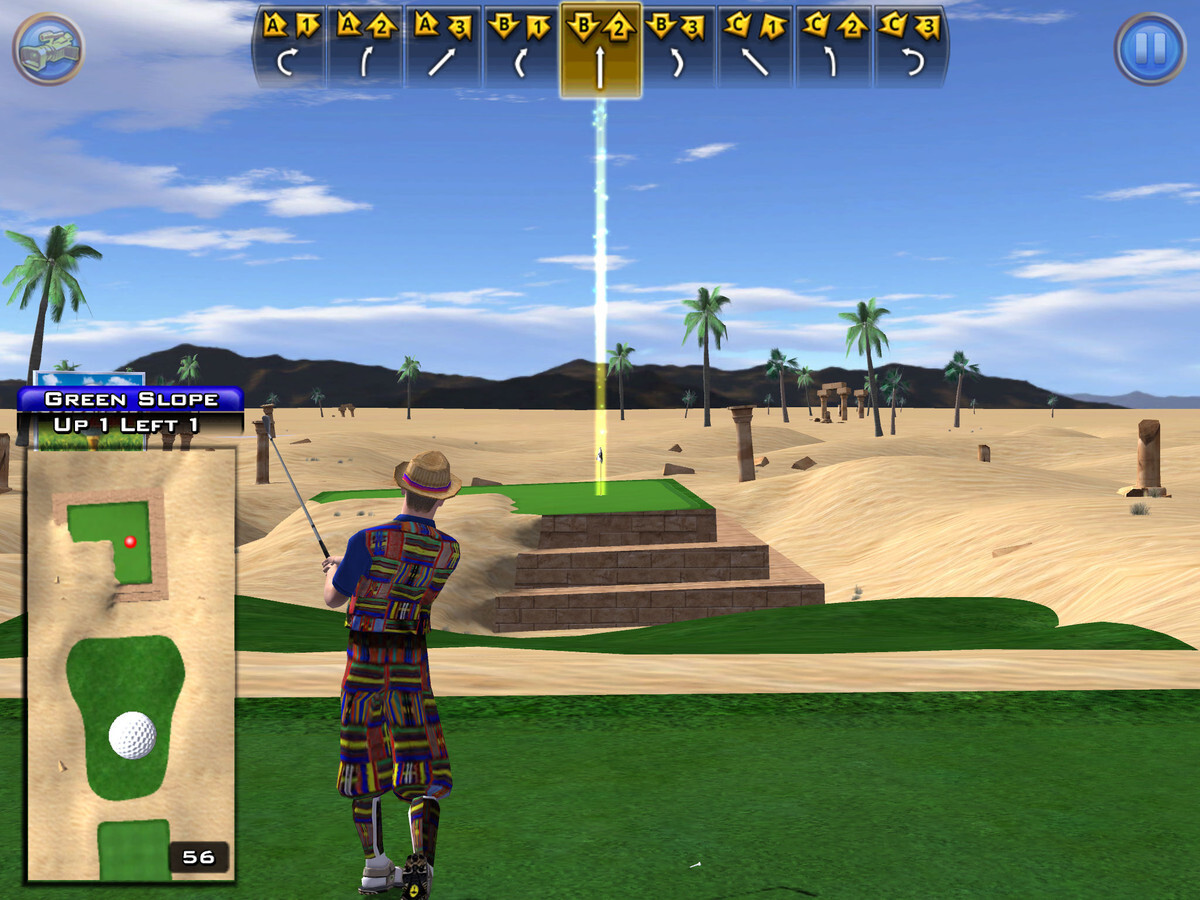
Task: Click the highlighted B2 straight shot
Action: coord(600,50)
